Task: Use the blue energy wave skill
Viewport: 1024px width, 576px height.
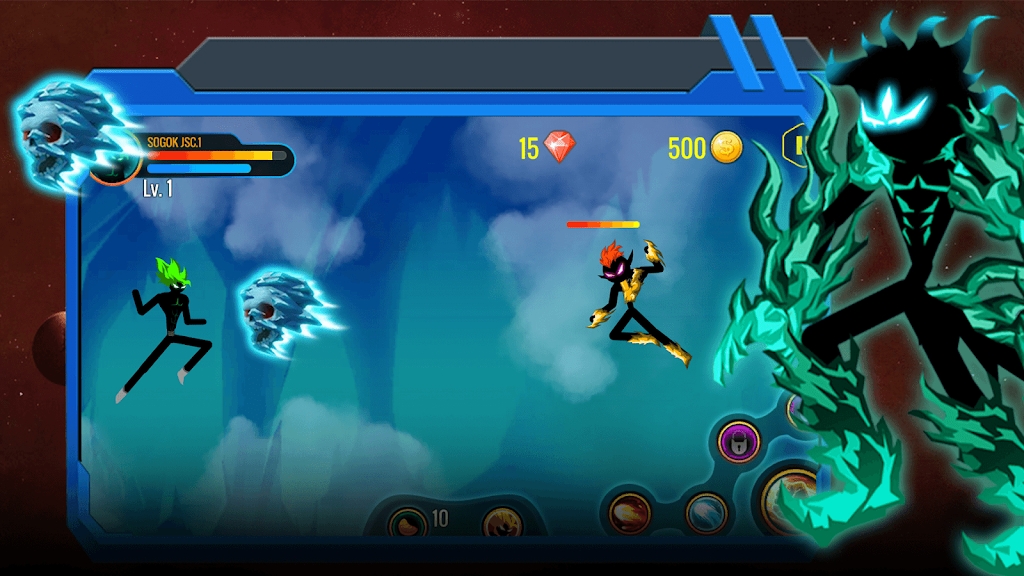Action: pyautogui.click(x=706, y=512)
